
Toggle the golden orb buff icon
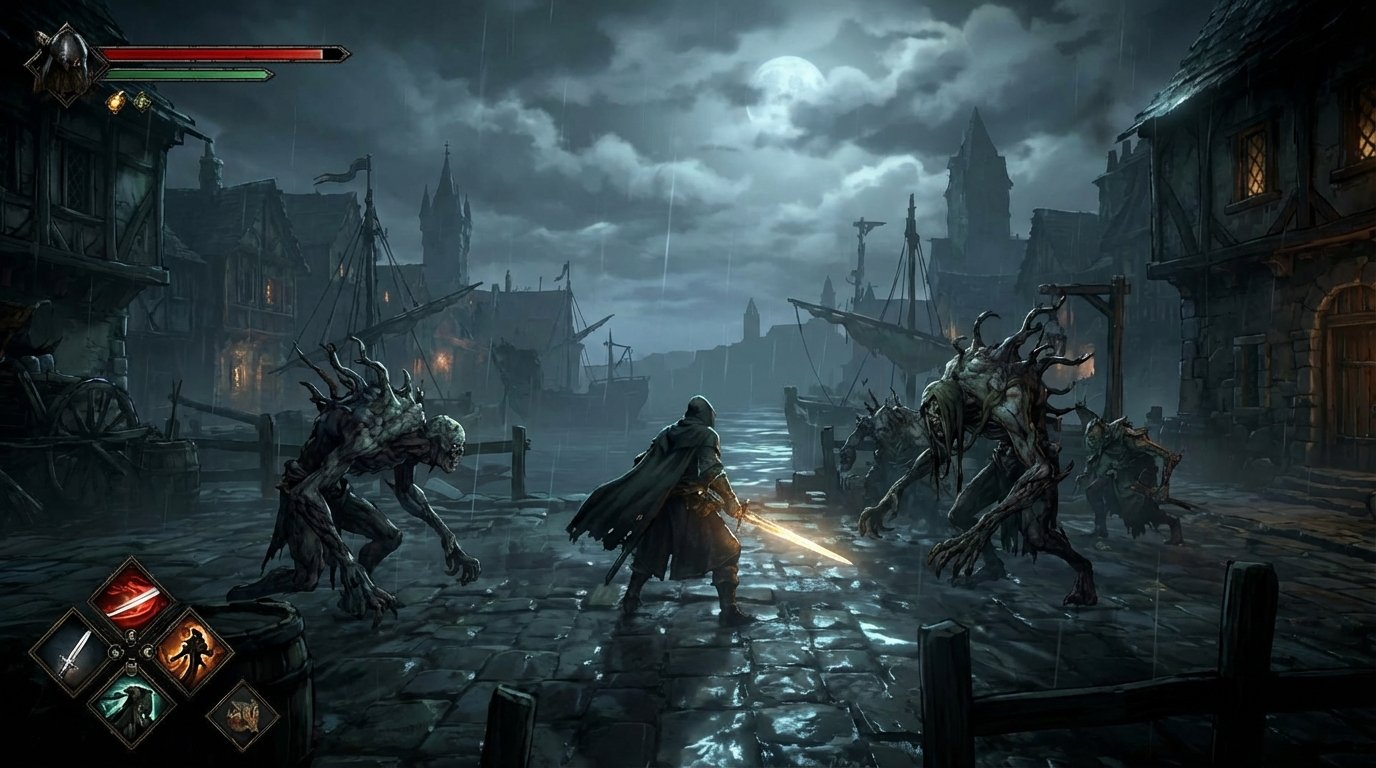(x=117, y=101)
